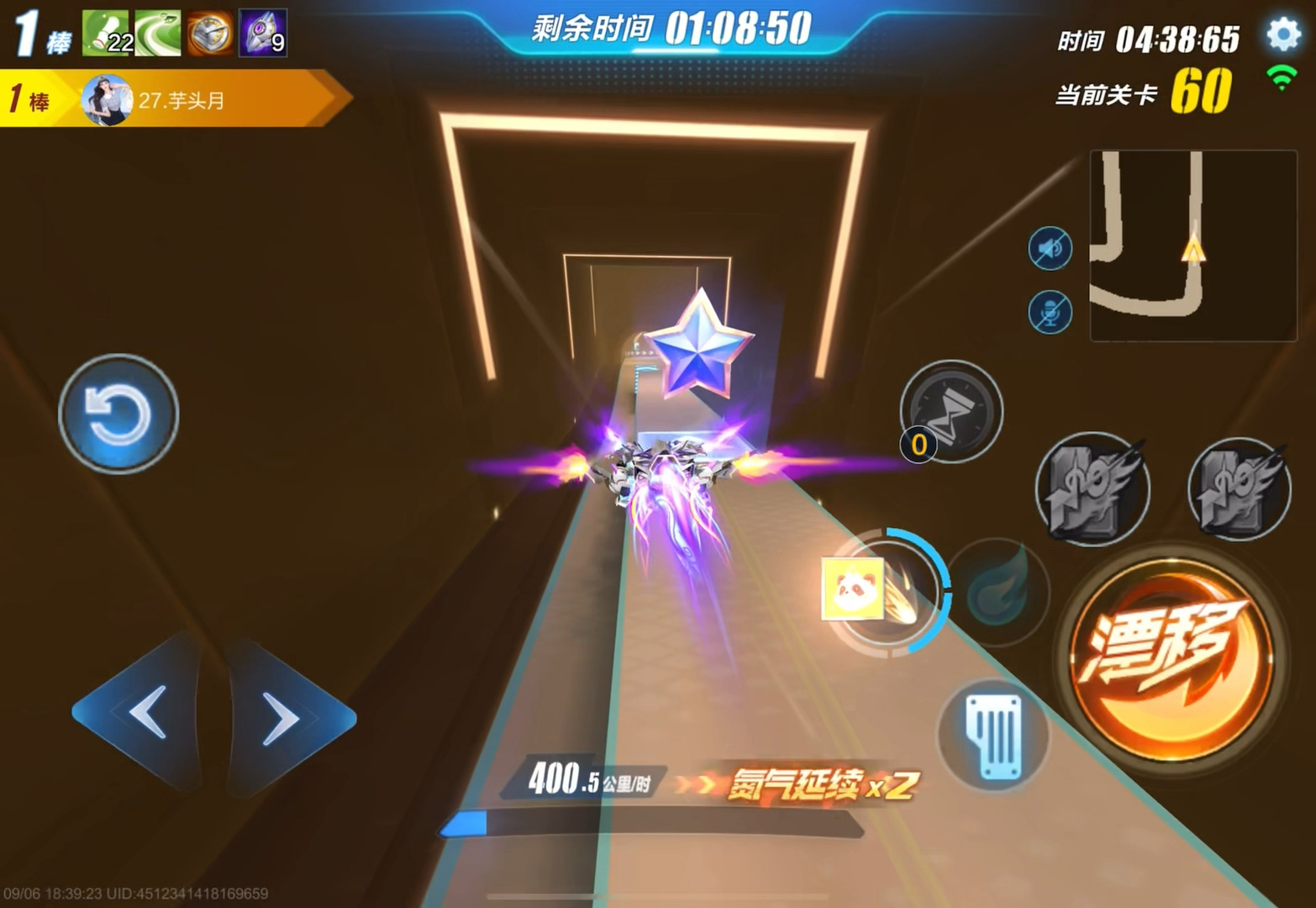
Task: Open the gear settings menu
Action: [x=1282, y=34]
